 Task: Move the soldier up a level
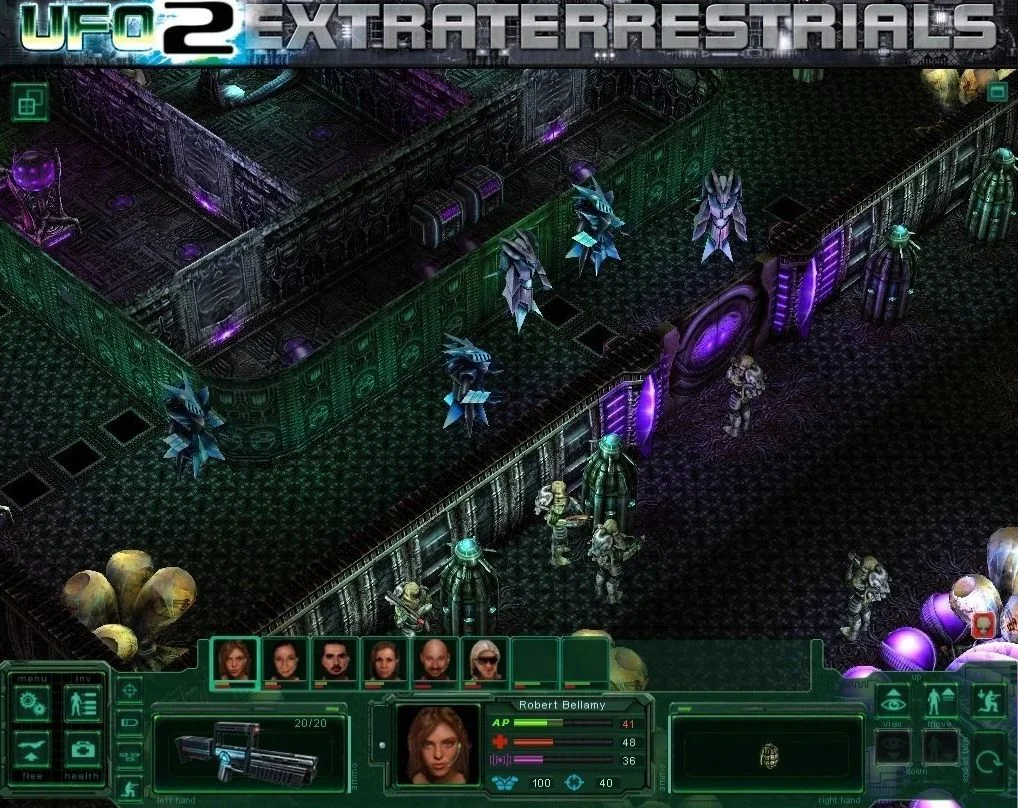[x=940, y=701]
